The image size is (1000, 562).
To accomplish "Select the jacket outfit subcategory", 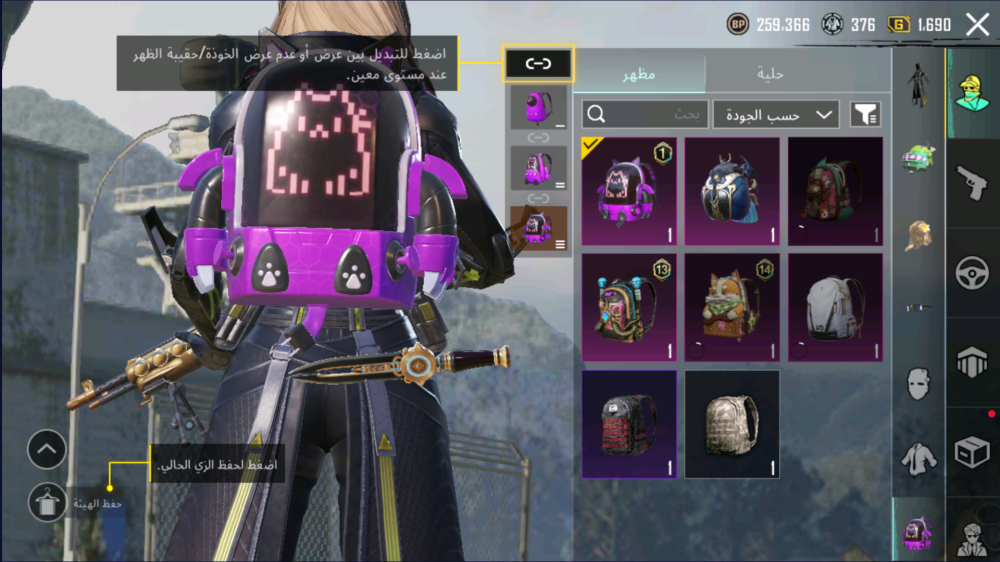I will pyautogui.click(x=917, y=459).
